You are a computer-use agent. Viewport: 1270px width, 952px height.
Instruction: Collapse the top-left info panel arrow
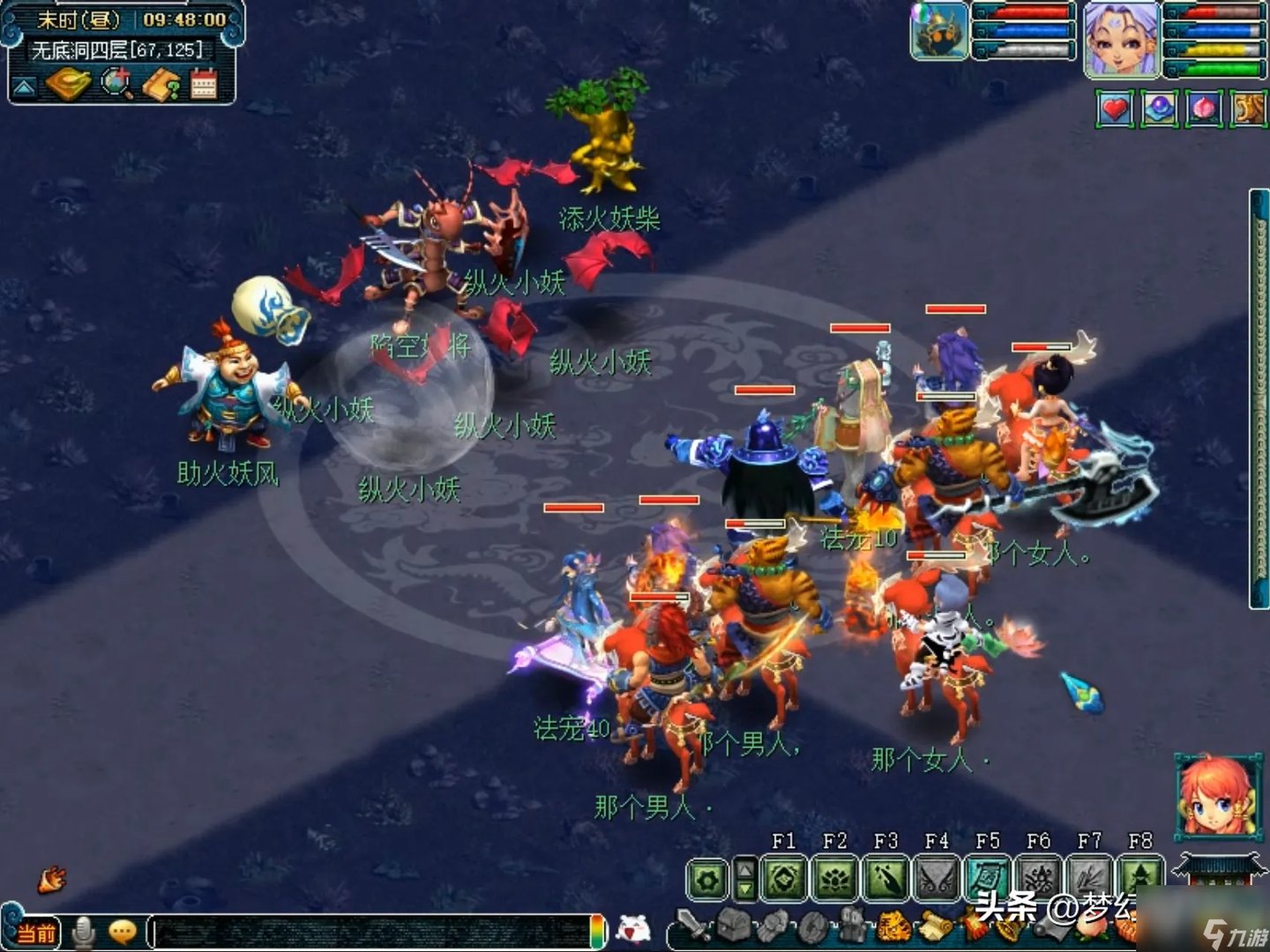pyautogui.click(x=24, y=86)
